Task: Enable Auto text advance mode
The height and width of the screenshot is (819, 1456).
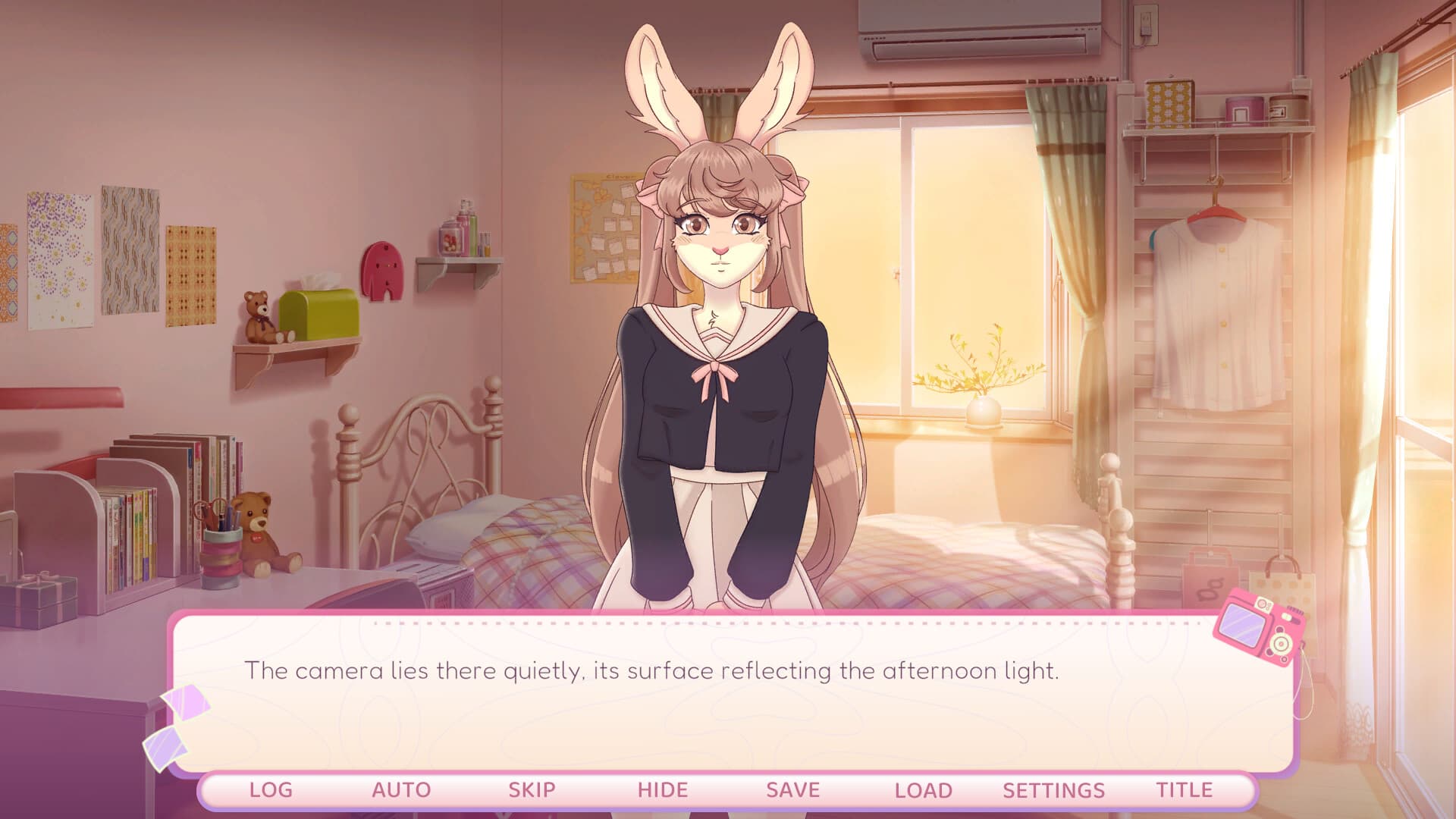Action: click(401, 789)
